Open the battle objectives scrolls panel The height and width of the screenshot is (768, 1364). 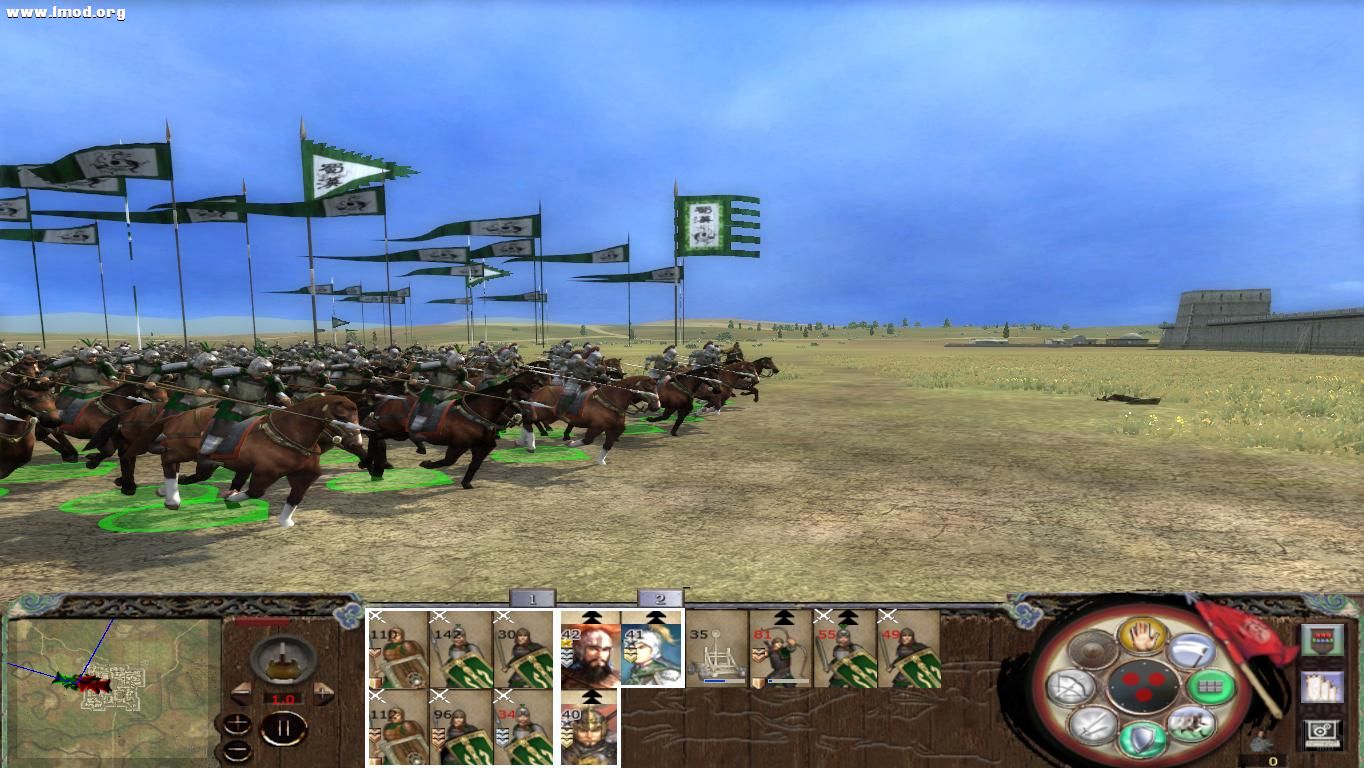pyautogui.click(x=1320, y=689)
